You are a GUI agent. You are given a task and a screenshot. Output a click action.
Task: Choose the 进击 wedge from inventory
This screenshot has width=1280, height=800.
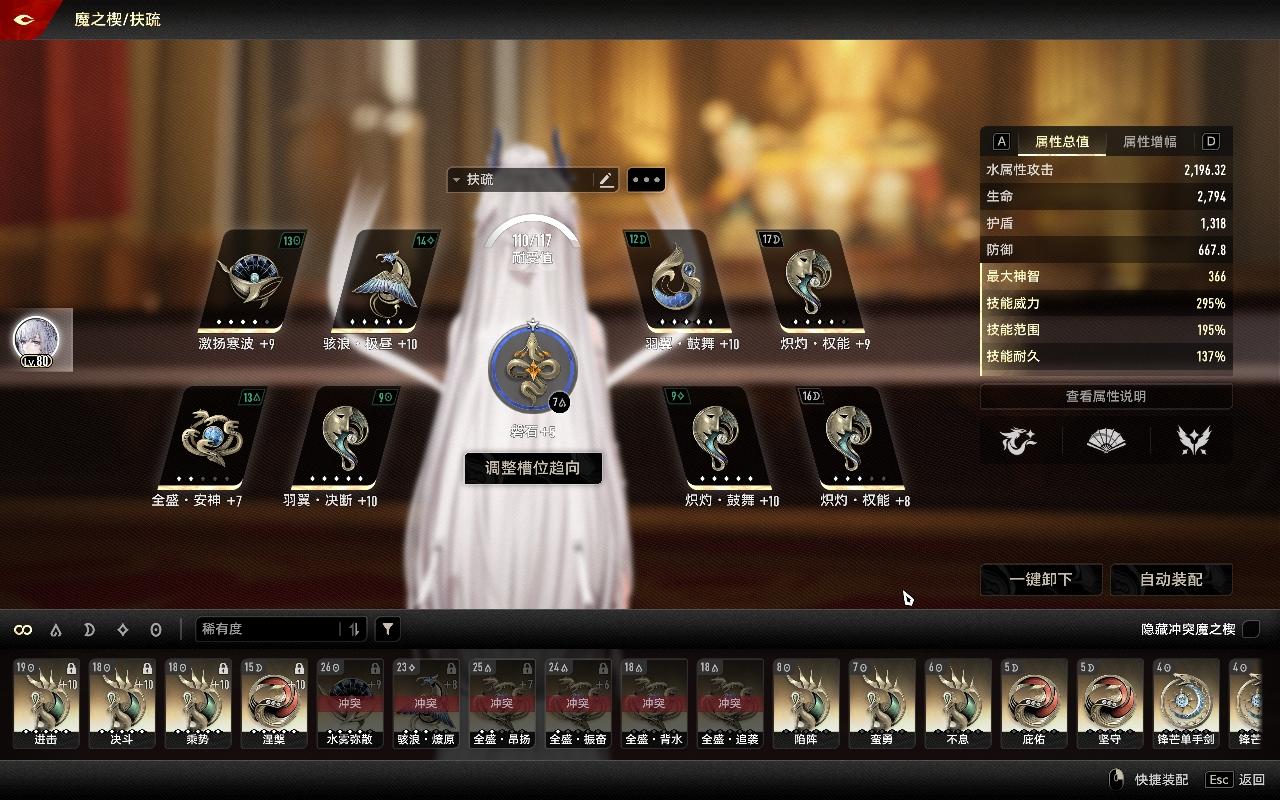point(46,703)
